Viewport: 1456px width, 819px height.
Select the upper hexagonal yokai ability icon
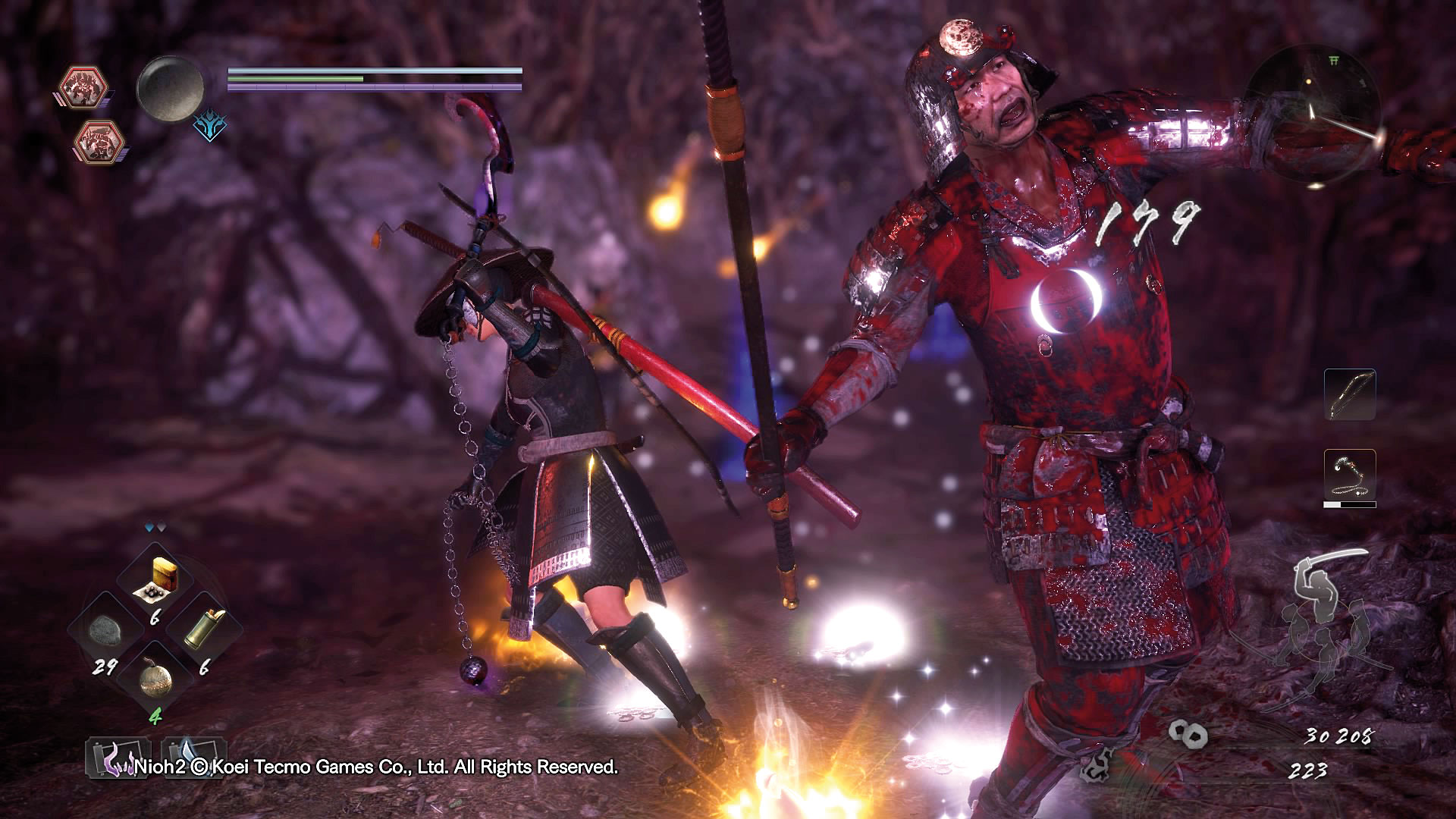point(83,86)
